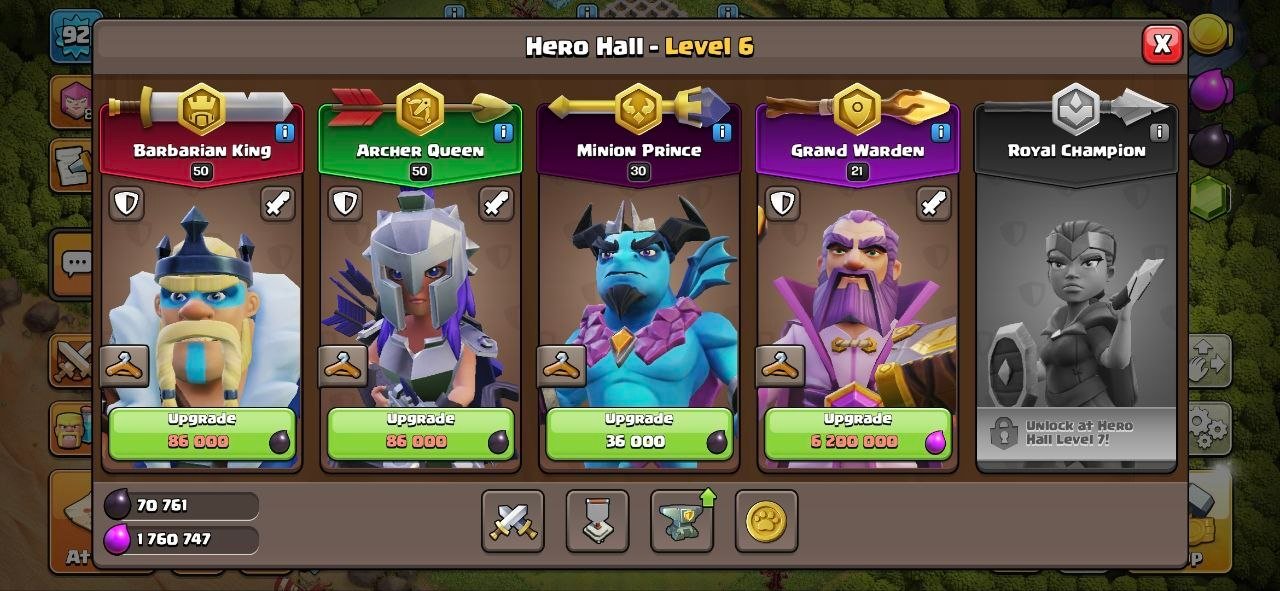Upgrade the Barbarian King for 86 000
This screenshot has width=1280, height=591.
coord(202,433)
